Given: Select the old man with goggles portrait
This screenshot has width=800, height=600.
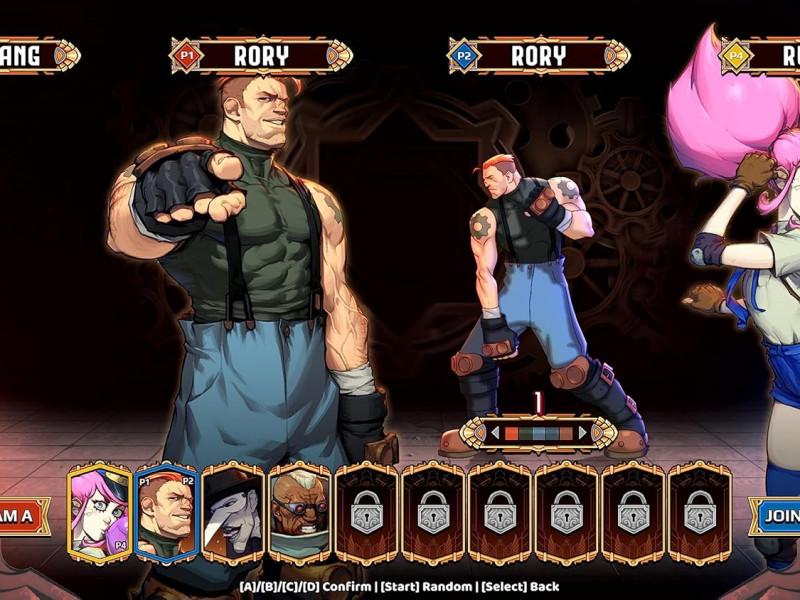Looking at the screenshot, I should click(300, 513).
